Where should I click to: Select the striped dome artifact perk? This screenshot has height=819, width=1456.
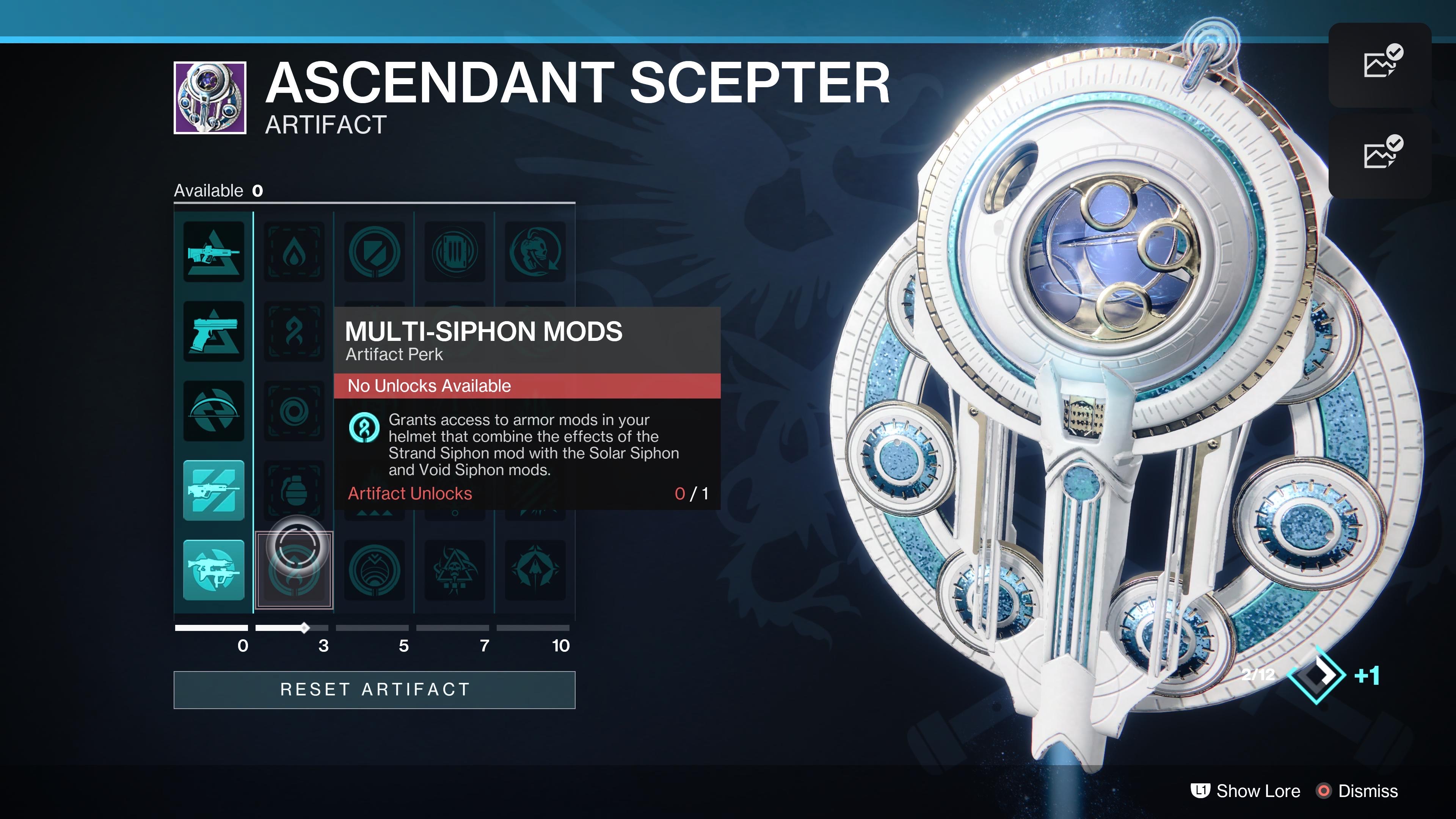(374, 570)
